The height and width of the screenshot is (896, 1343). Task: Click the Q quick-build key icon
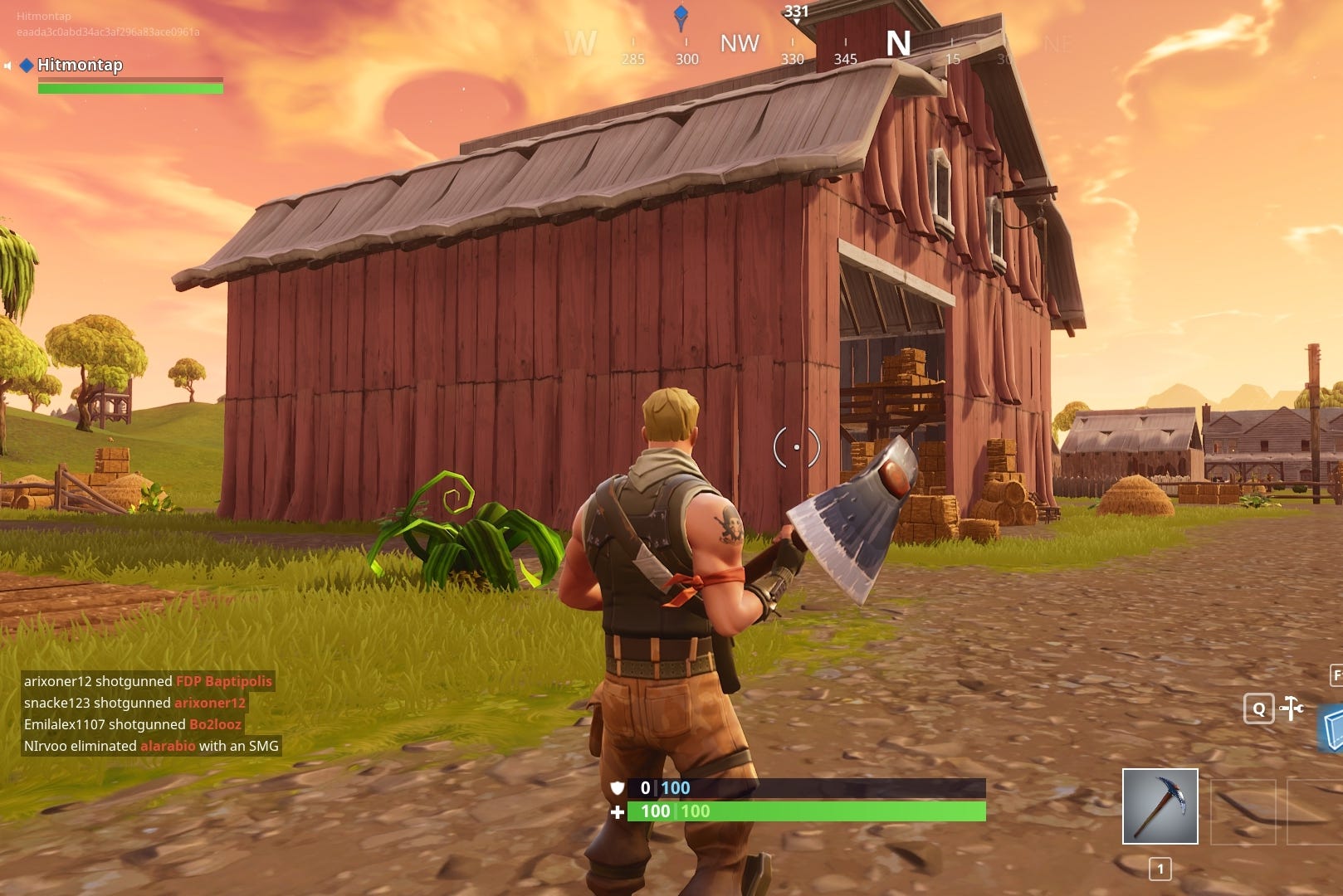1258,709
